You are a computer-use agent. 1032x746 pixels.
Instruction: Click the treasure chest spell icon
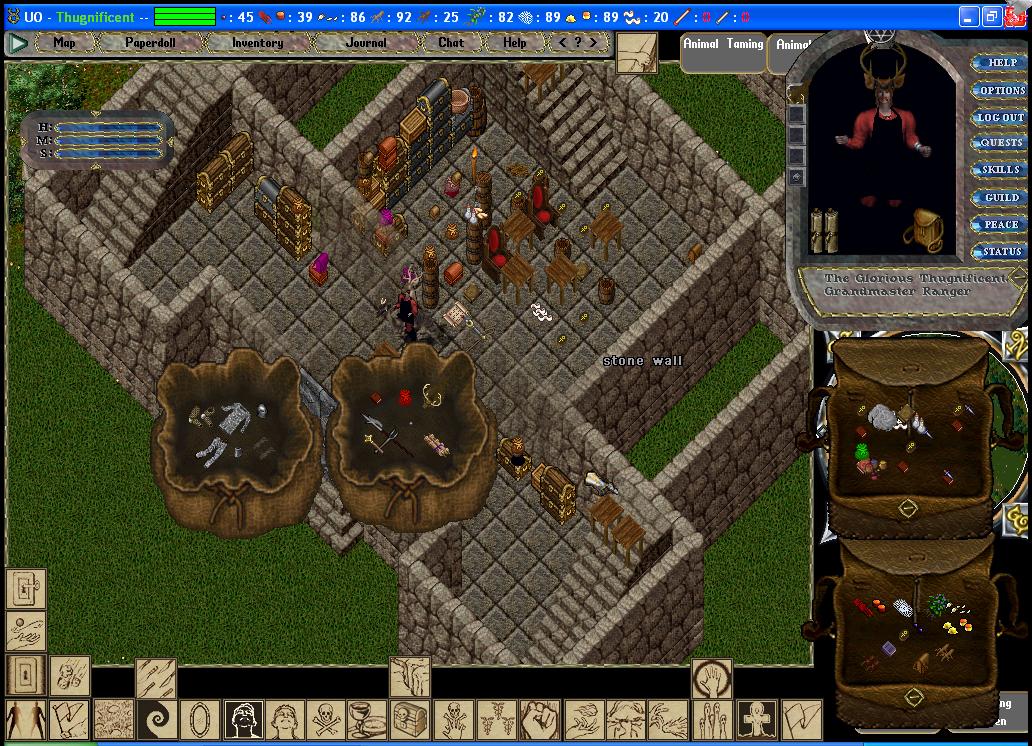(x=410, y=720)
